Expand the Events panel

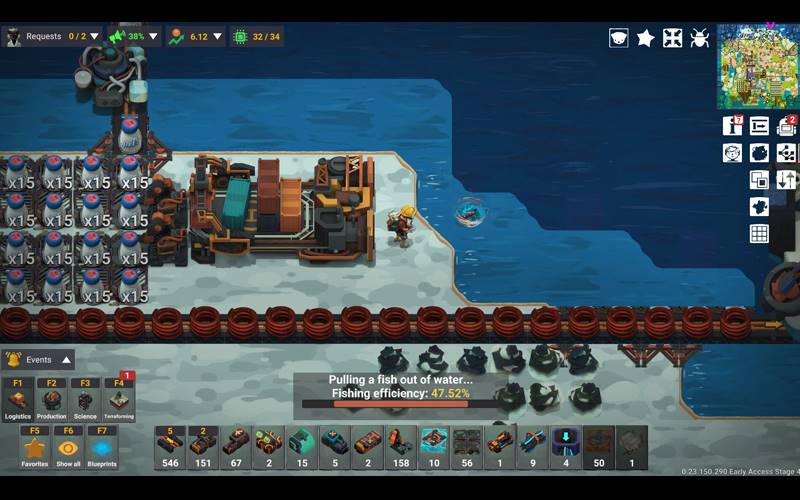coord(67,360)
